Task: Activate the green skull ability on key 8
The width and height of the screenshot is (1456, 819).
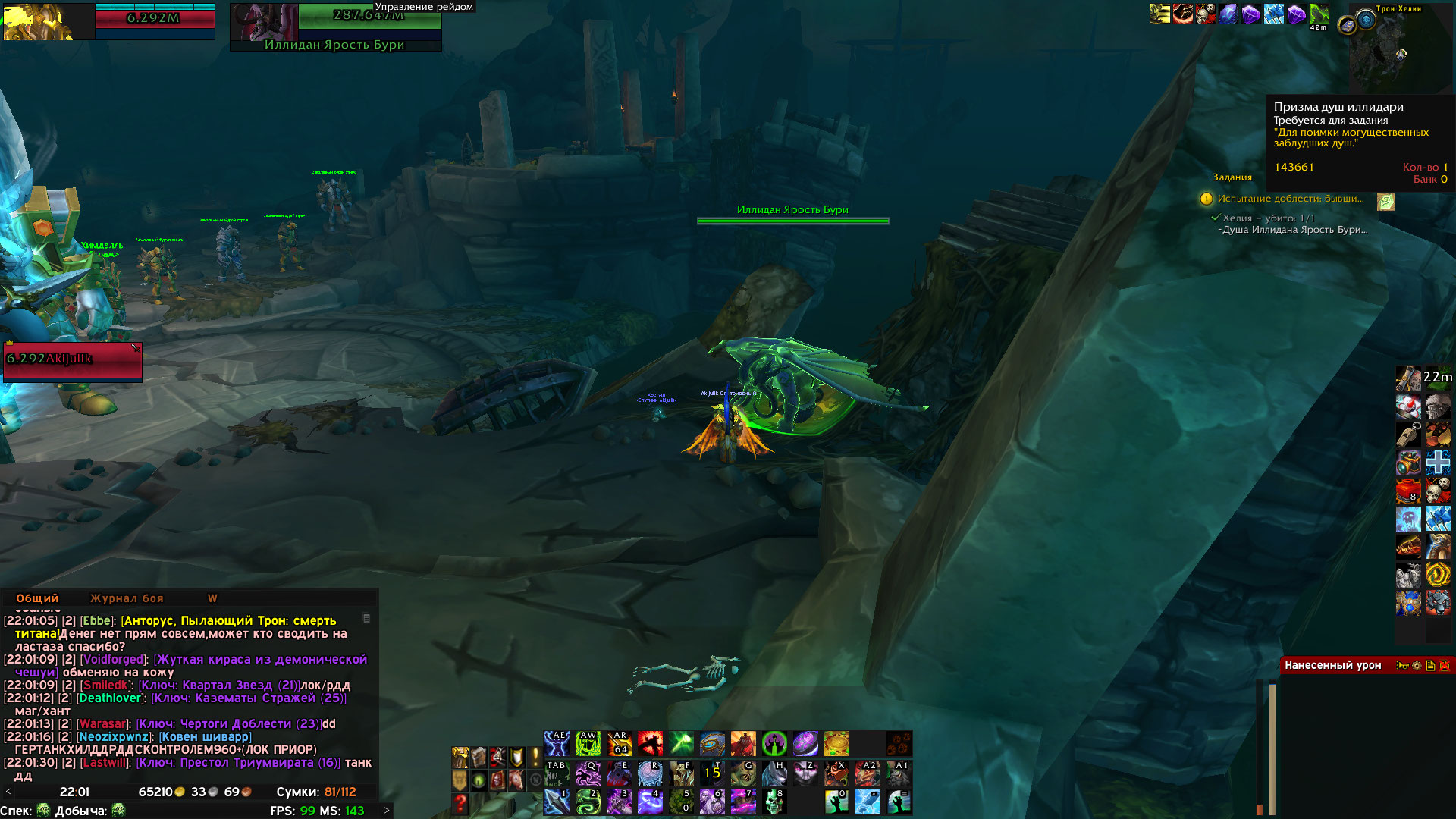Action: pos(774,802)
